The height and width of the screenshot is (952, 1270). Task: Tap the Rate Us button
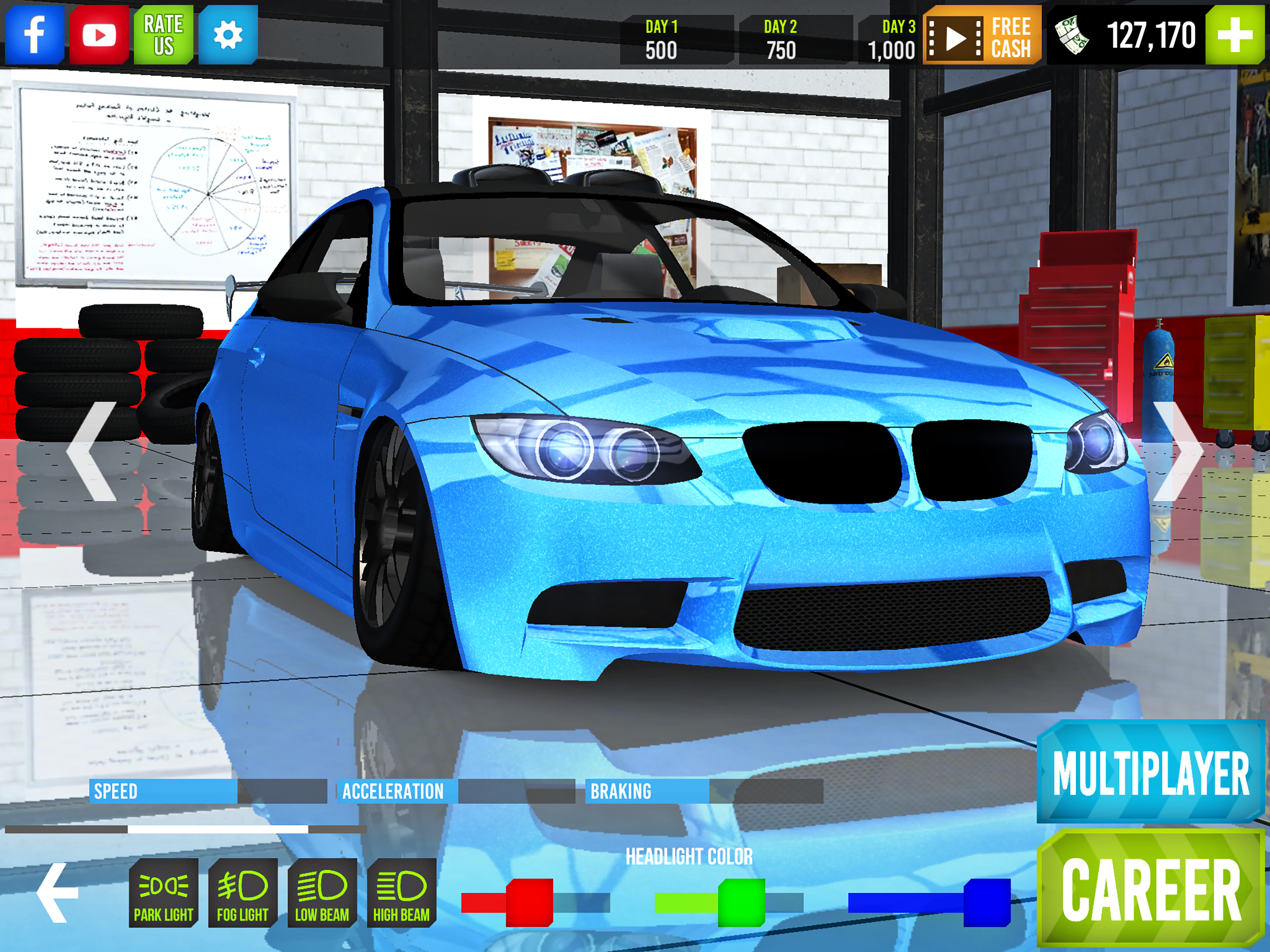click(x=163, y=34)
